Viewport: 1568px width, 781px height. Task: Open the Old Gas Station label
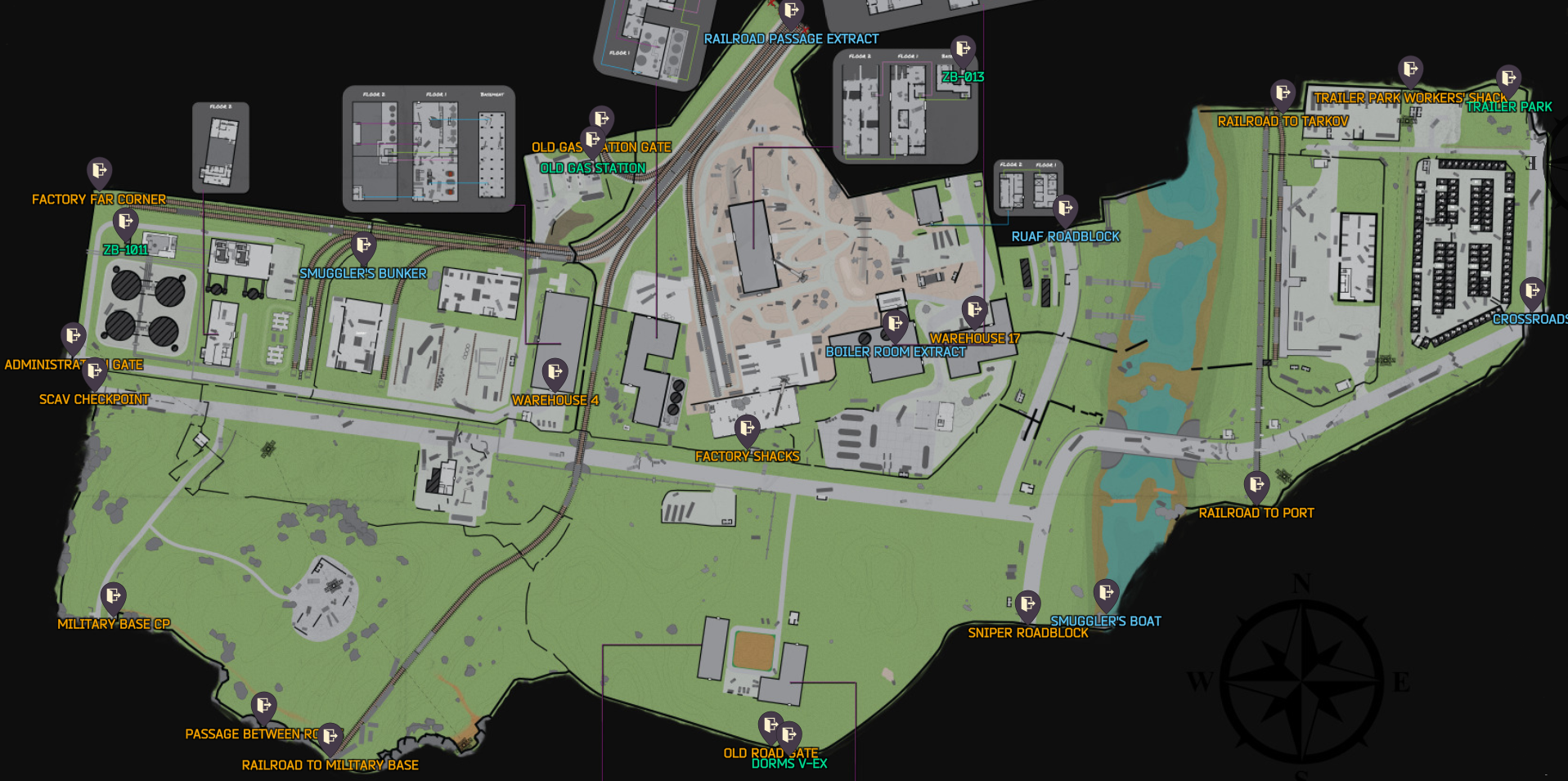591,168
